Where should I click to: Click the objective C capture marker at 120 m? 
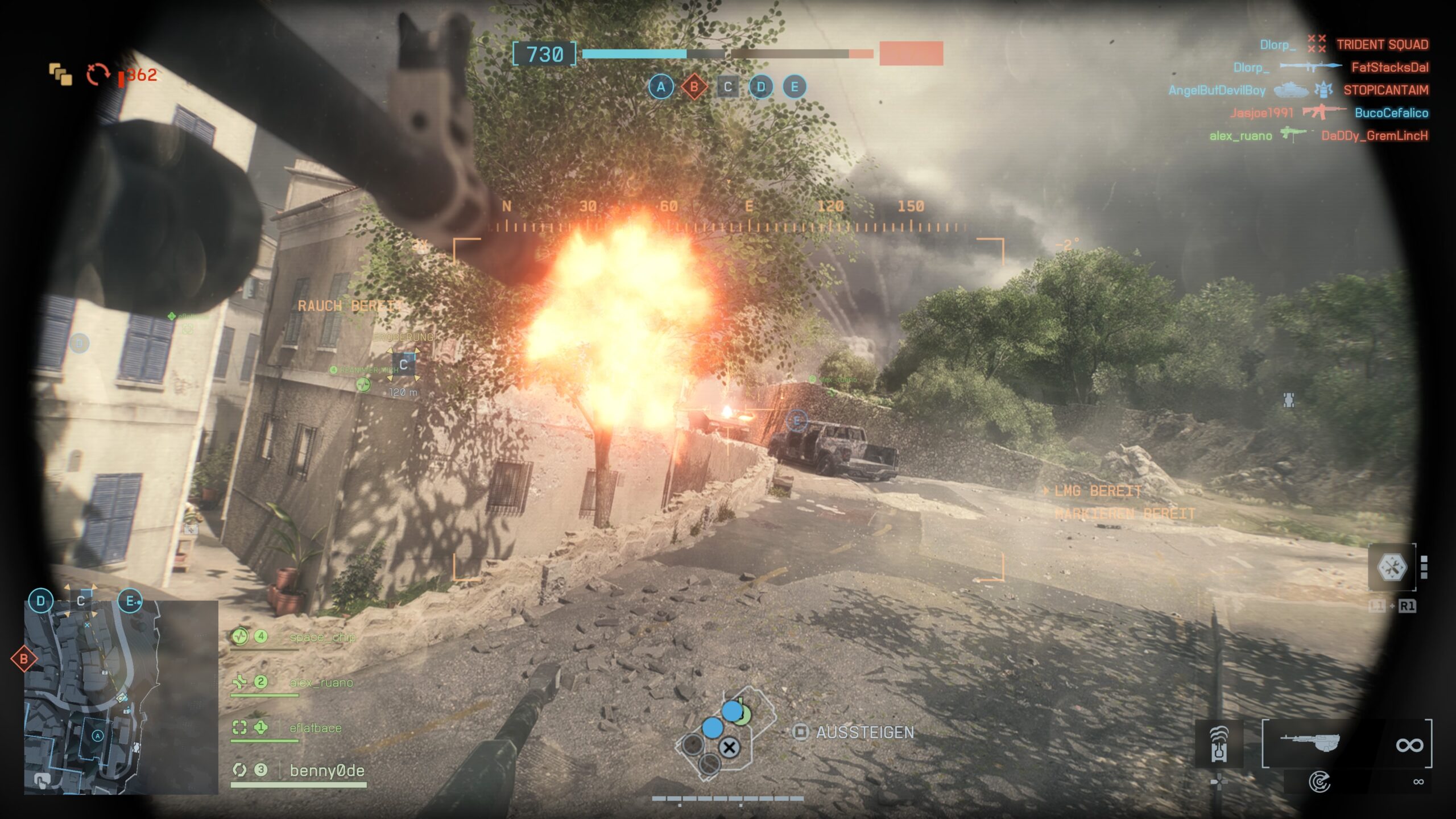(403, 365)
